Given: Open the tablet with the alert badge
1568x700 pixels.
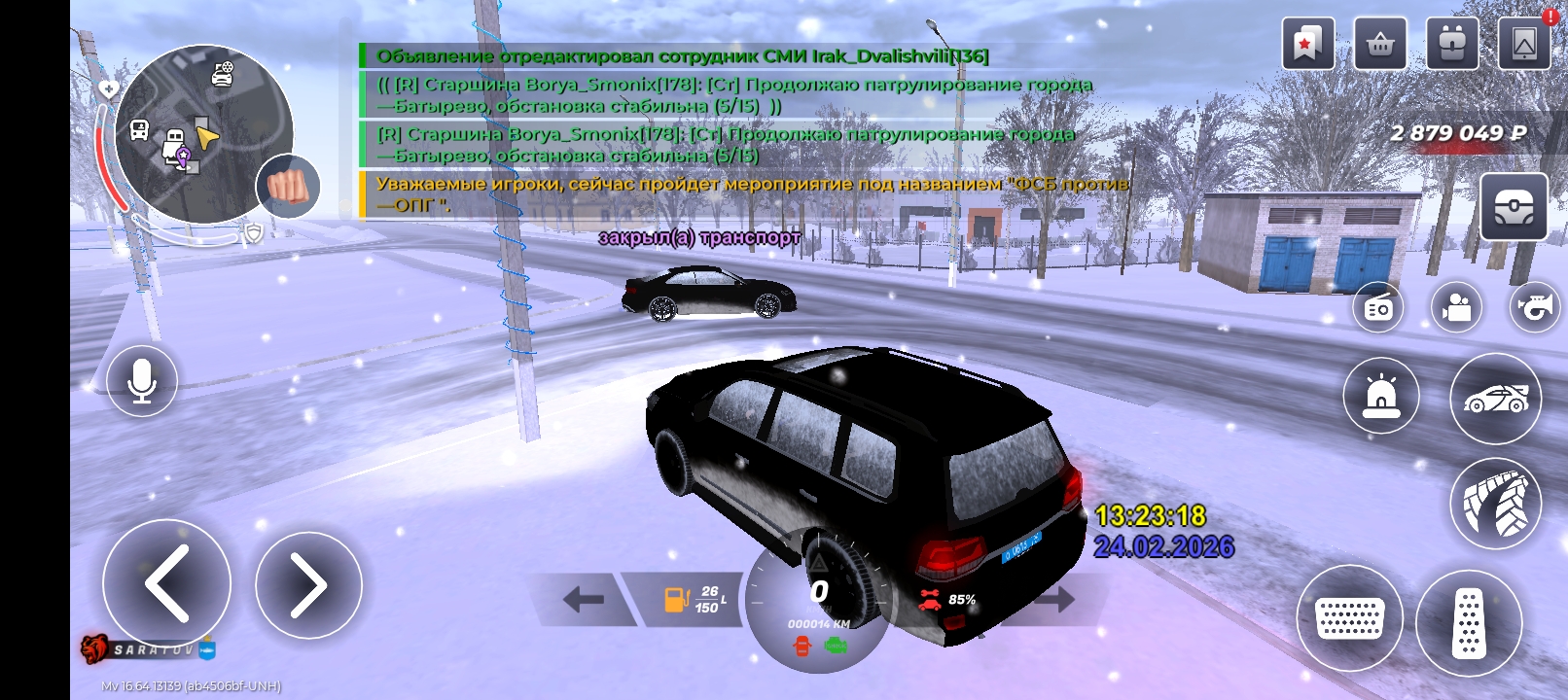Looking at the screenshot, I should [x=1523, y=44].
